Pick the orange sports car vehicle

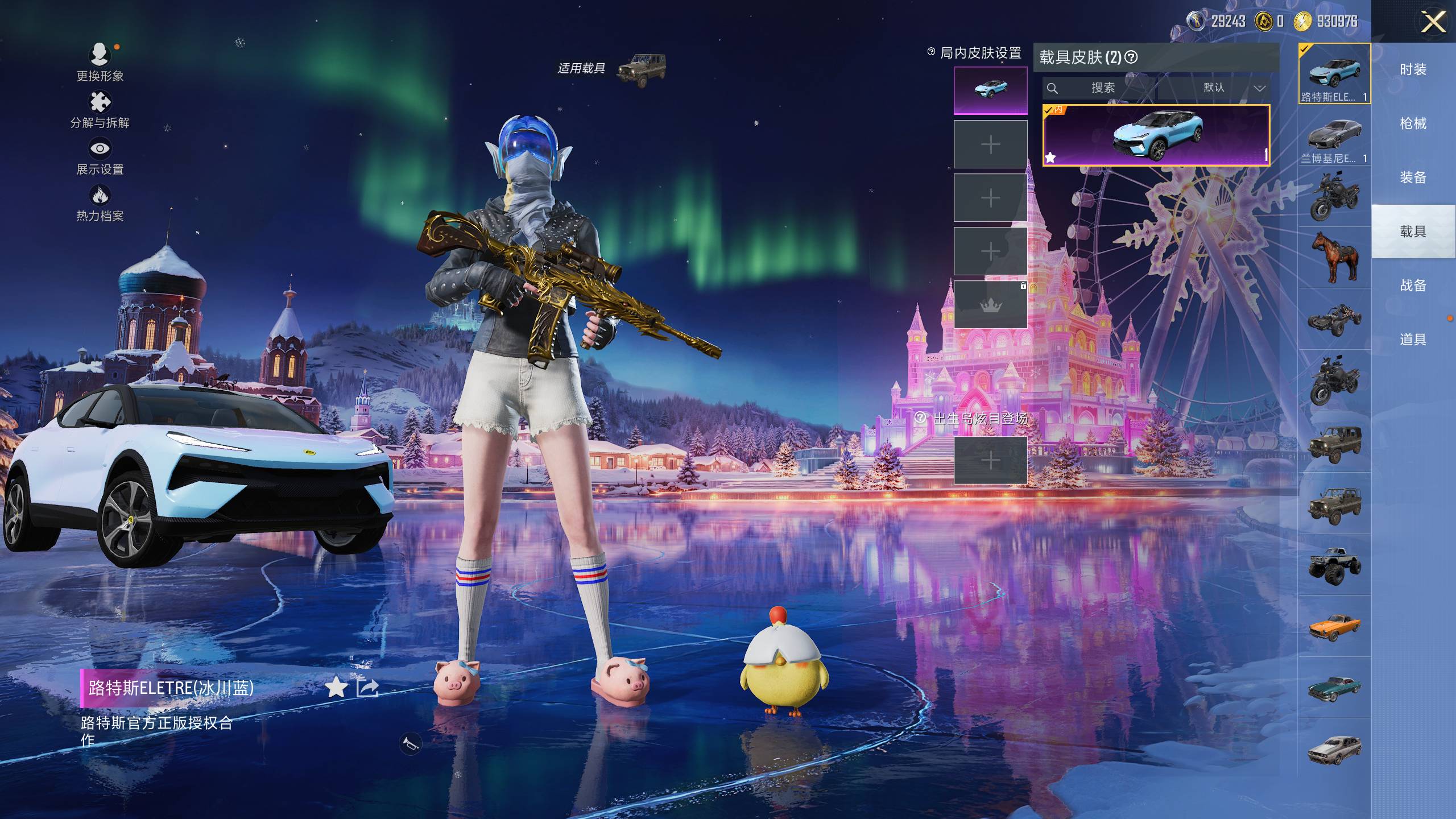(1334, 626)
